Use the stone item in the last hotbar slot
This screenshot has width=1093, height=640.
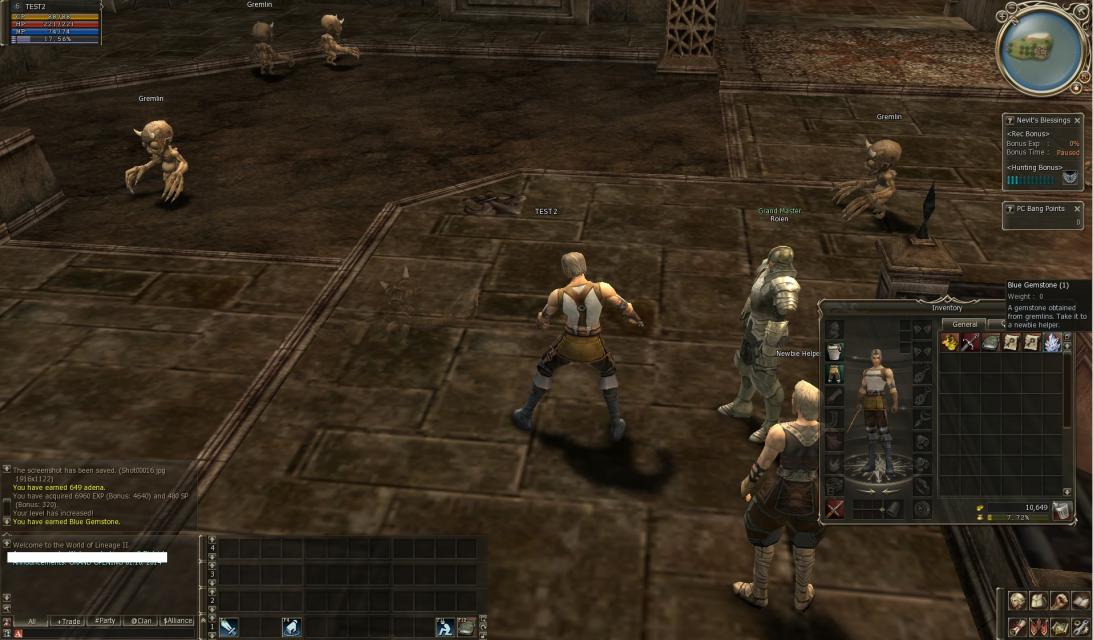coord(465,627)
